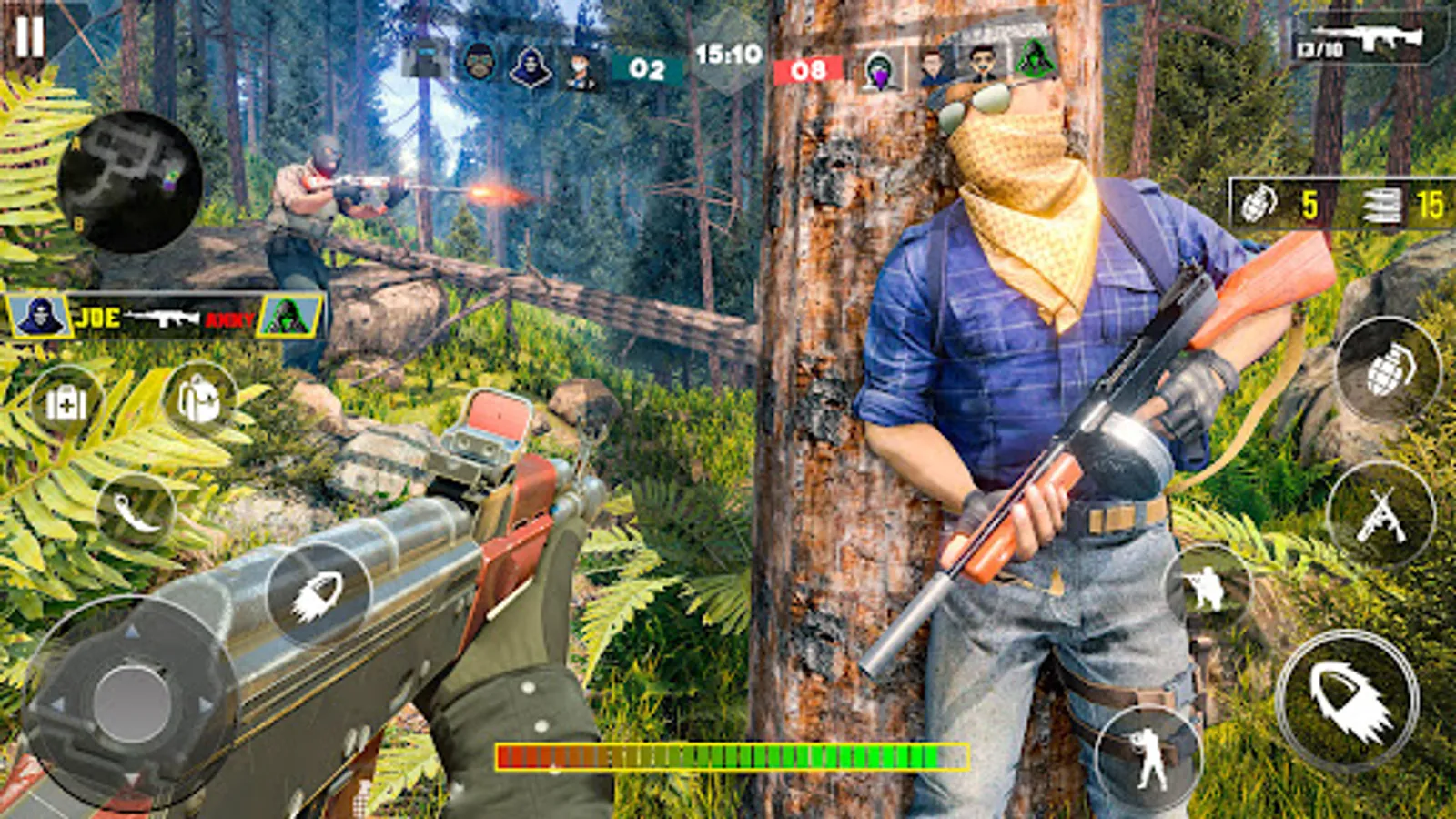Image resolution: width=1456 pixels, height=819 pixels.
Task: Throw a grenade with the grenade button
Action: [1387, 370]
